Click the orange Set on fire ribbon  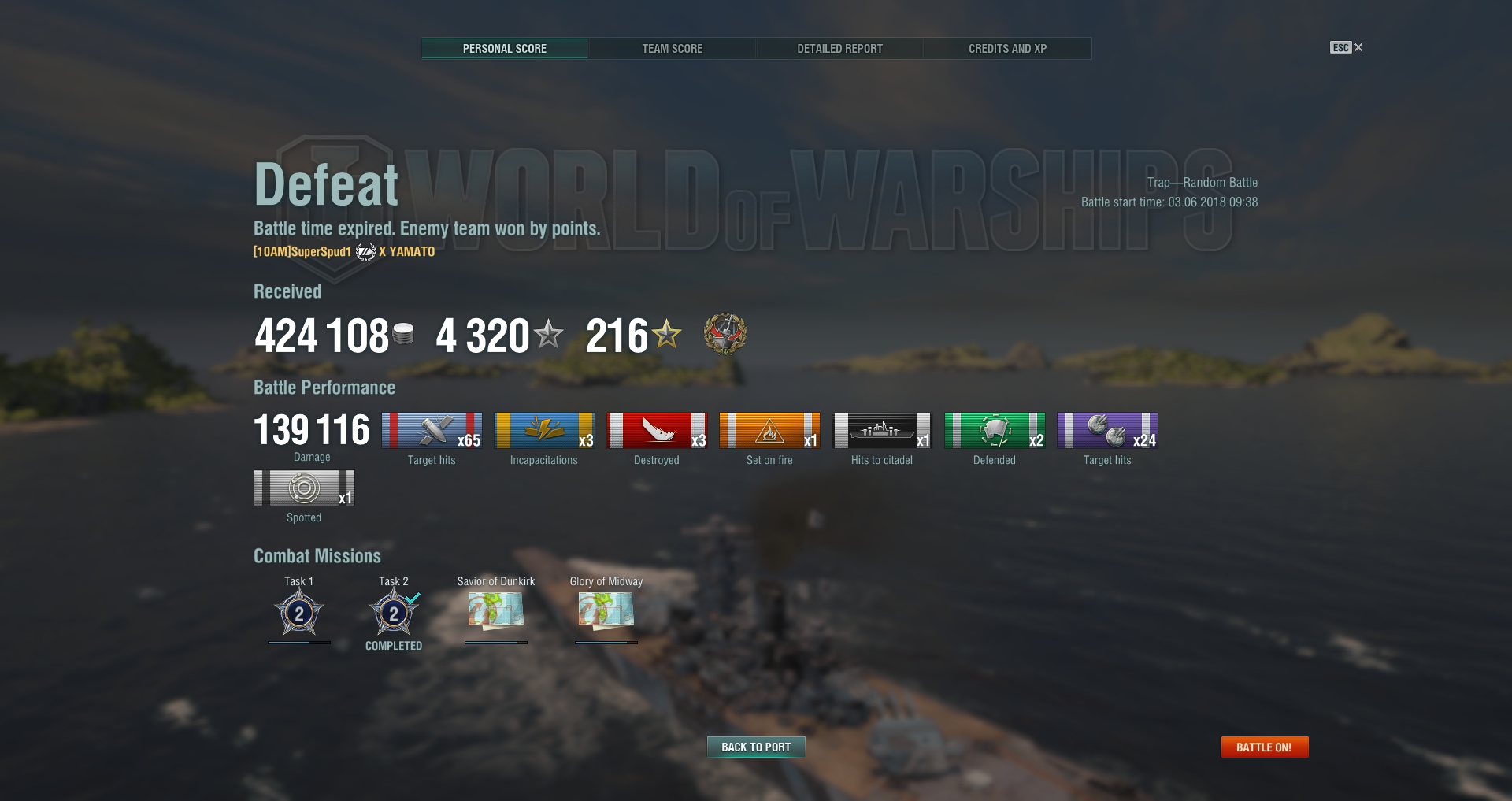click(769, 431)
